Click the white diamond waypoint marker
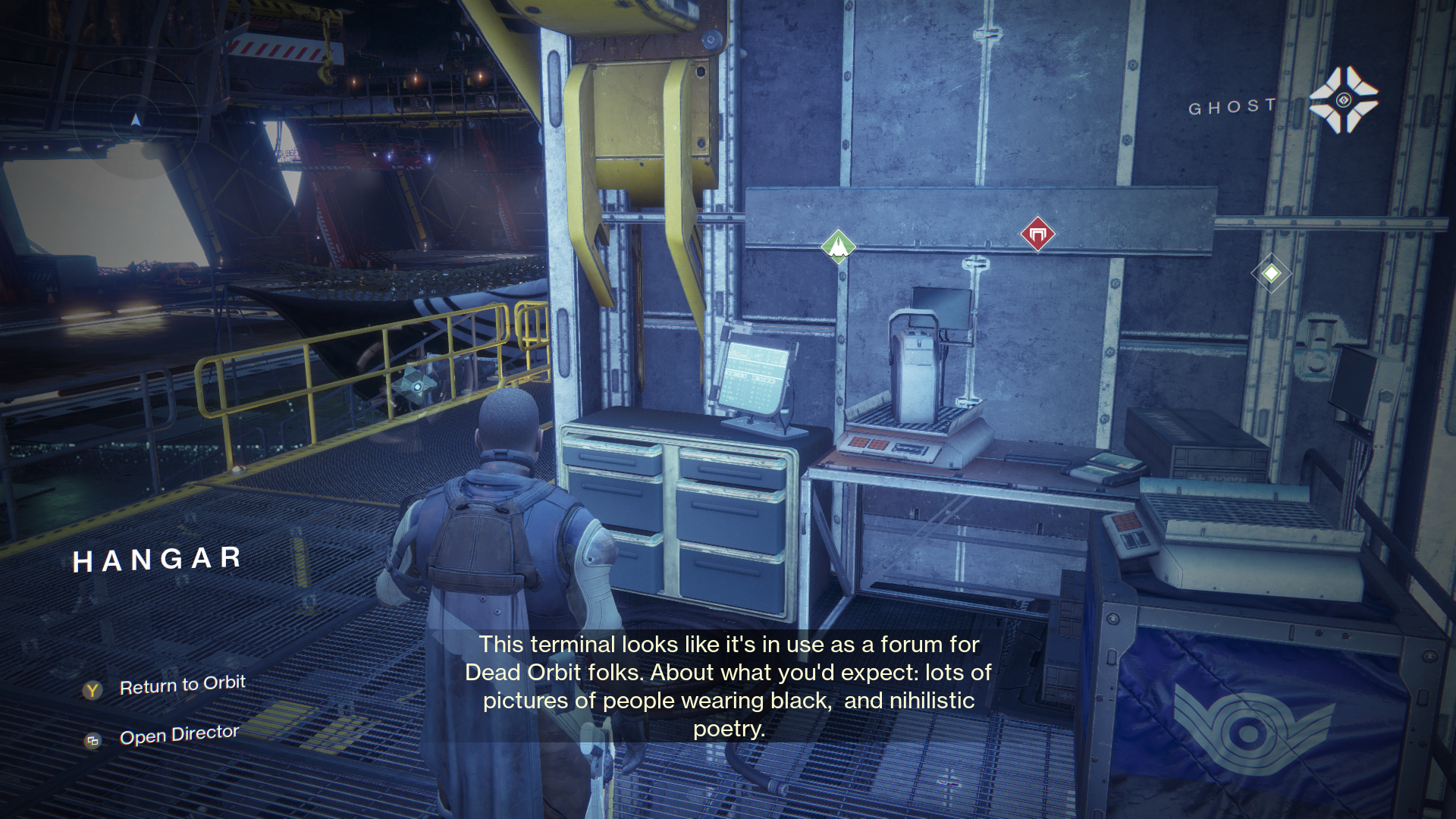1456x819 pixels. pyautogui.click(x=1271, y=273)
